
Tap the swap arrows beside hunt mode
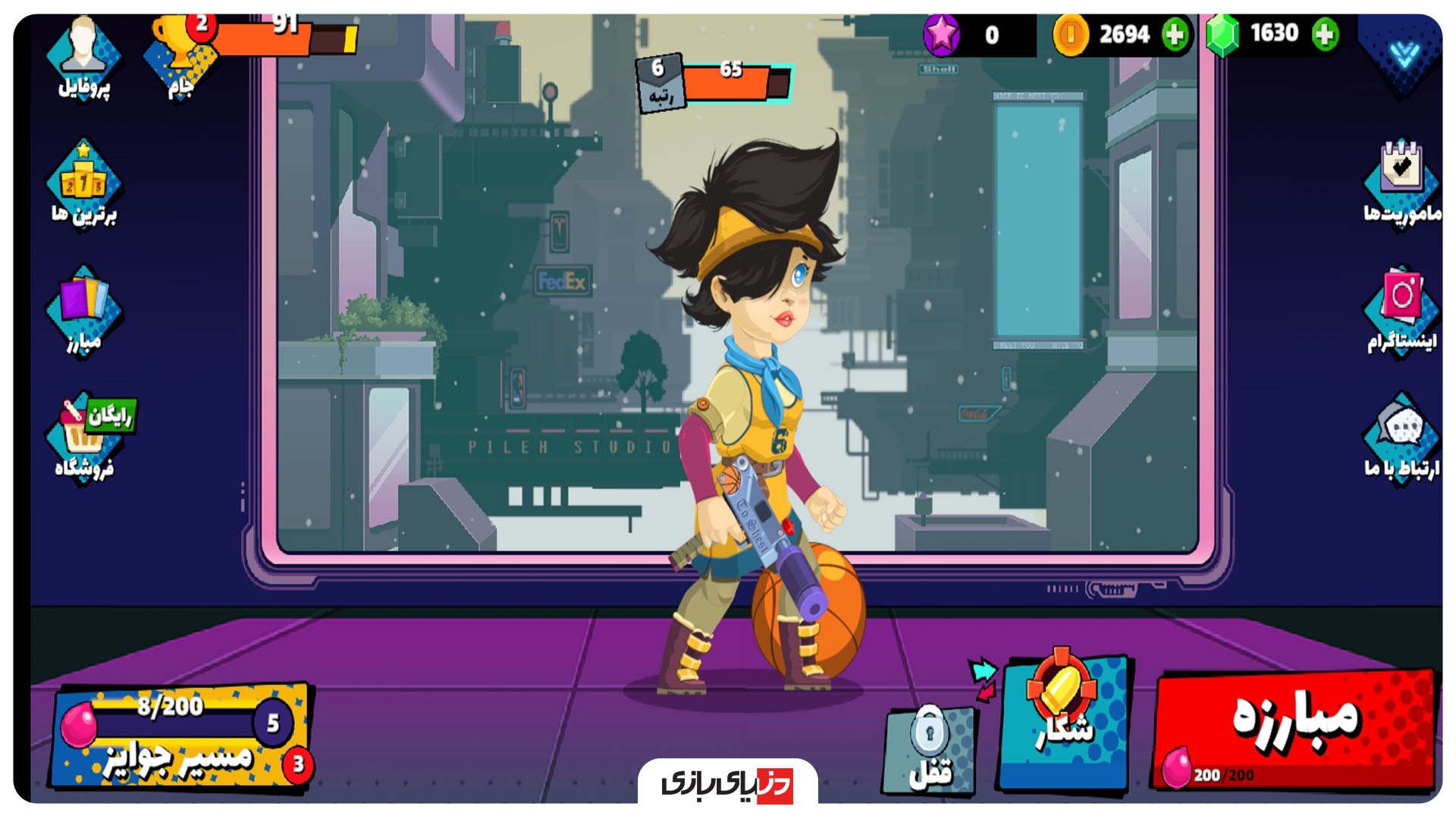click(984, 679)
